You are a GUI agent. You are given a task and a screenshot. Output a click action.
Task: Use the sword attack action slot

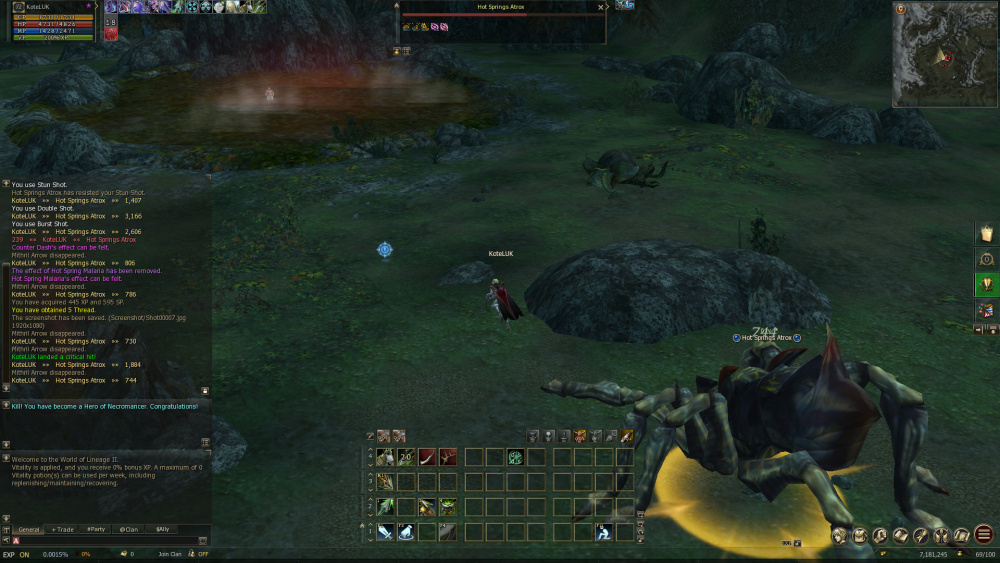(385, 532)
